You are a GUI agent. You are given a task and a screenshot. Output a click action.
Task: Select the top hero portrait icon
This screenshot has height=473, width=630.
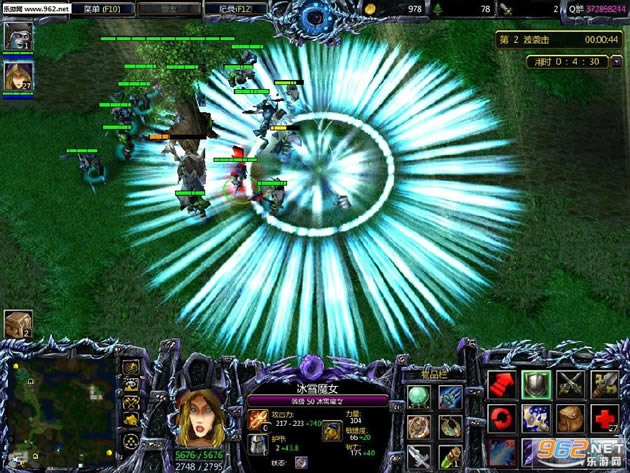(18, 37)
